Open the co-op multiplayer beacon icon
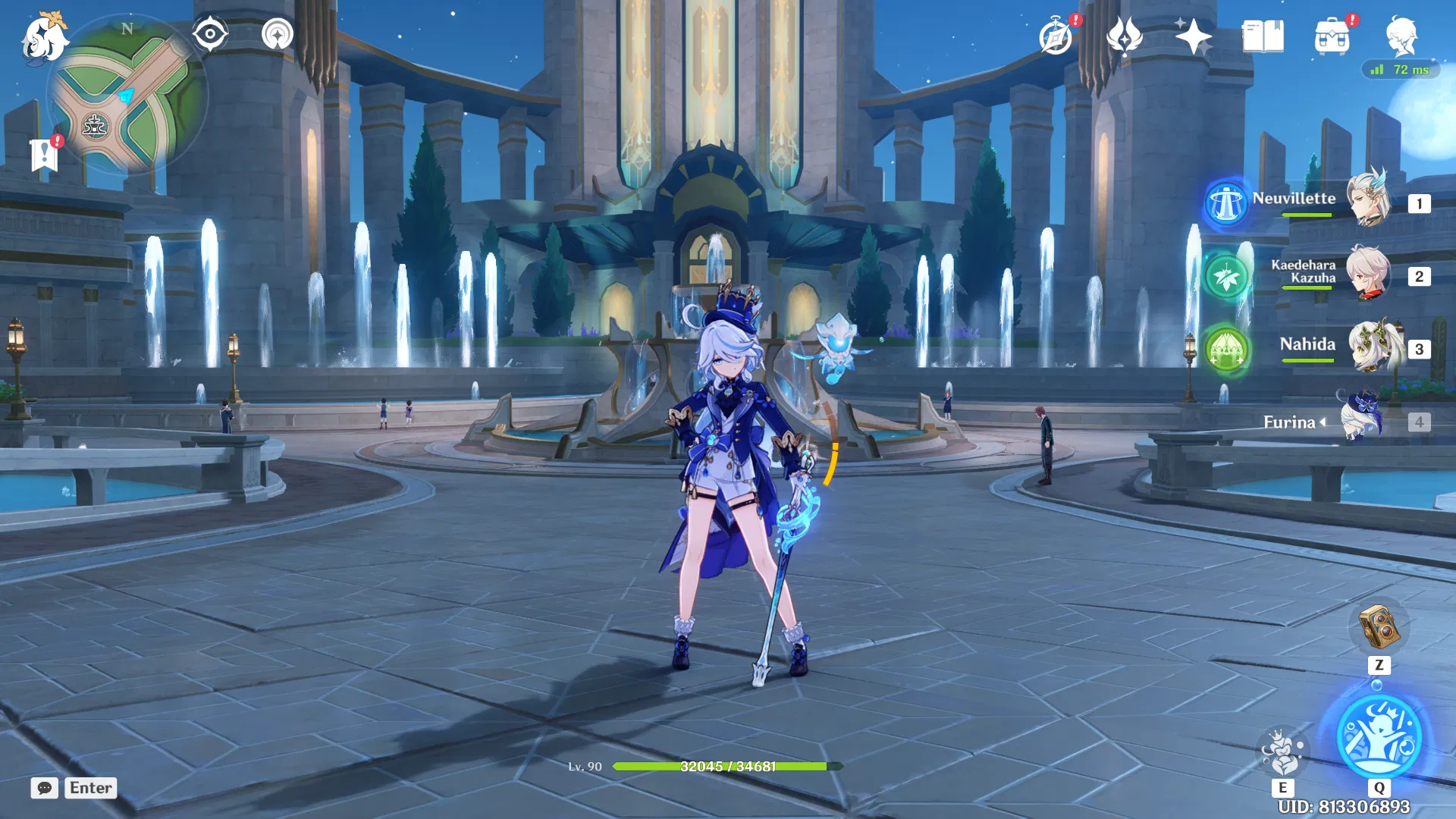This screenshot has width=1456, height=819. (x=276, y=33)
